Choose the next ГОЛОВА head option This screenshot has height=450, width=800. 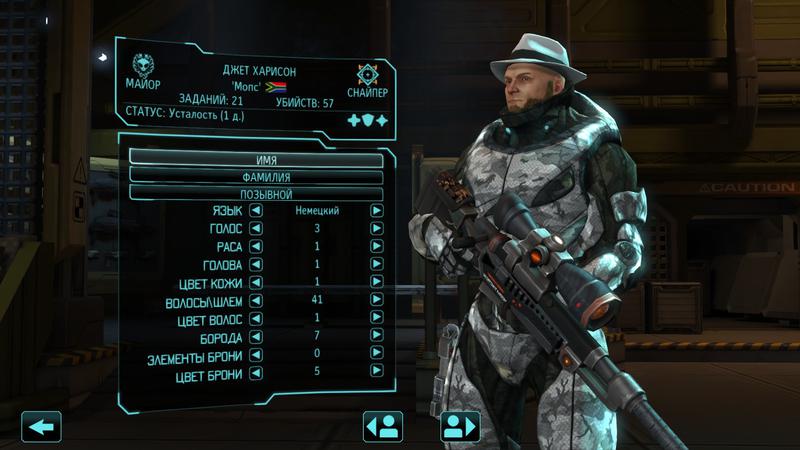pos(377,264)
